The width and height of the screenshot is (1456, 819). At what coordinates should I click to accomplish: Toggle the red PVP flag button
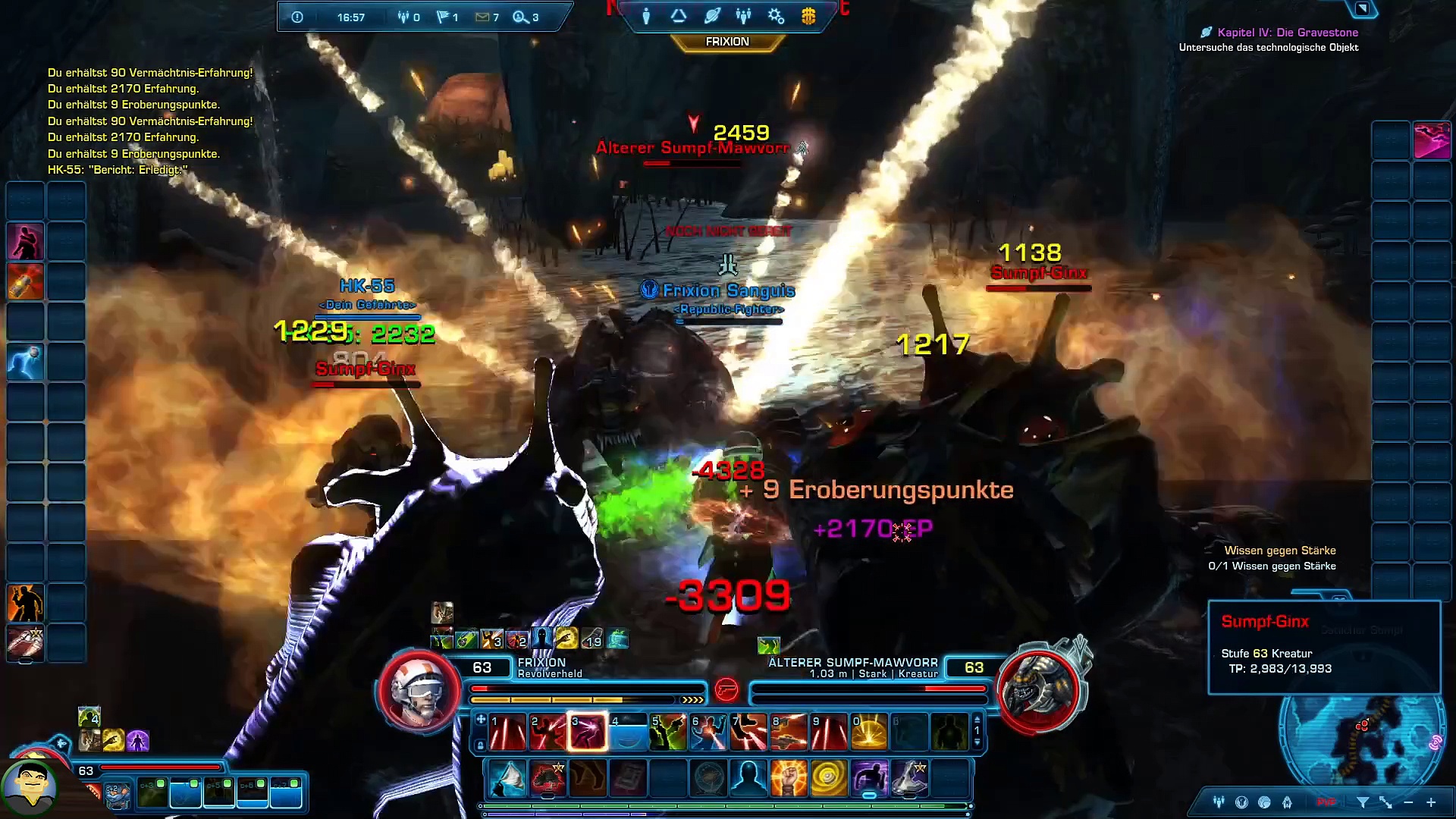pos(1326,802)
